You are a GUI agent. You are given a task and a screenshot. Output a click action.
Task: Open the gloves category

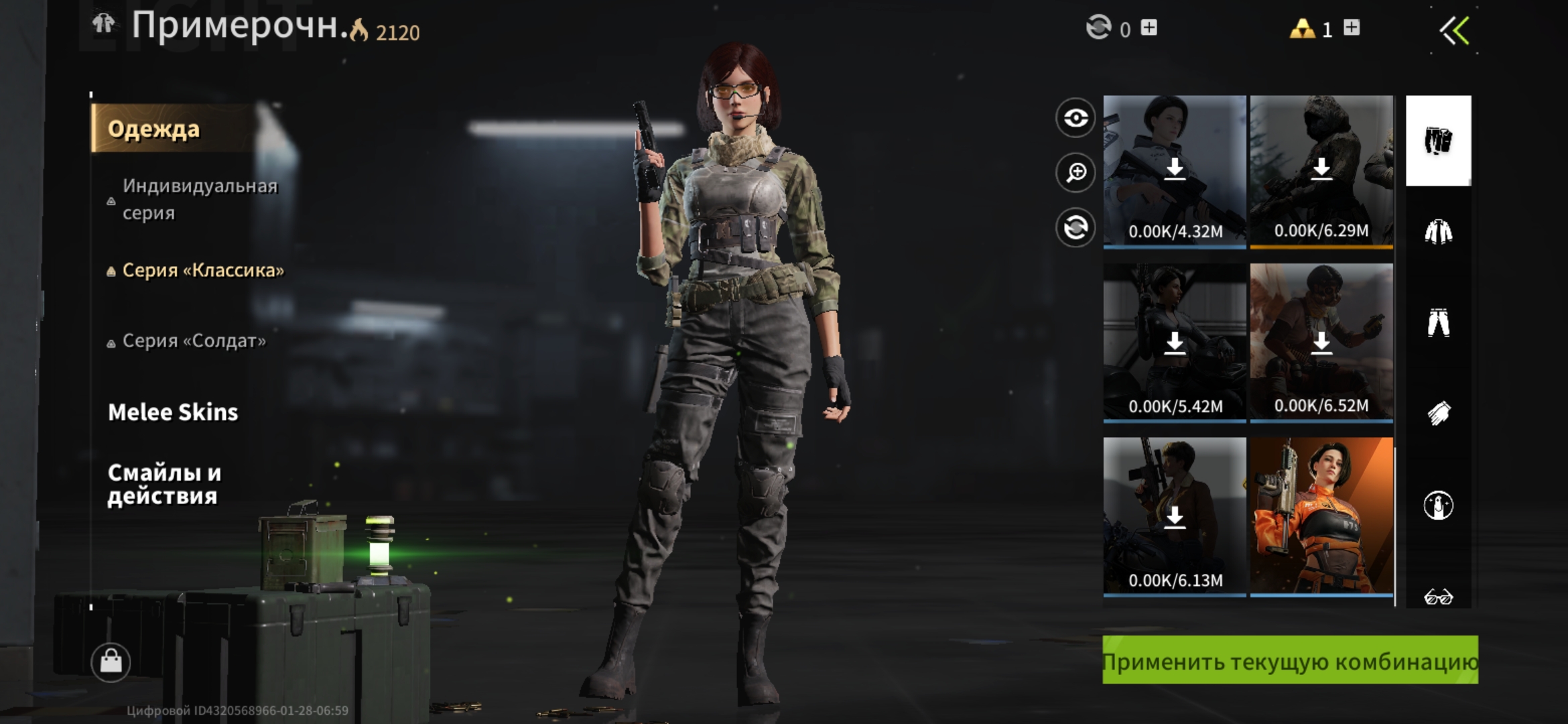click(x=1438, y=413)
